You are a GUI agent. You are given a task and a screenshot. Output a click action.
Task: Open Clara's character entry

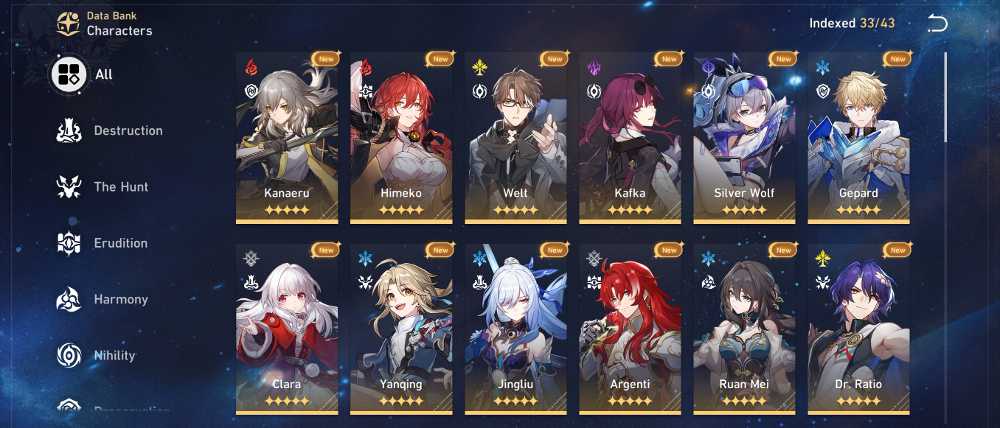tap(287, 330)
